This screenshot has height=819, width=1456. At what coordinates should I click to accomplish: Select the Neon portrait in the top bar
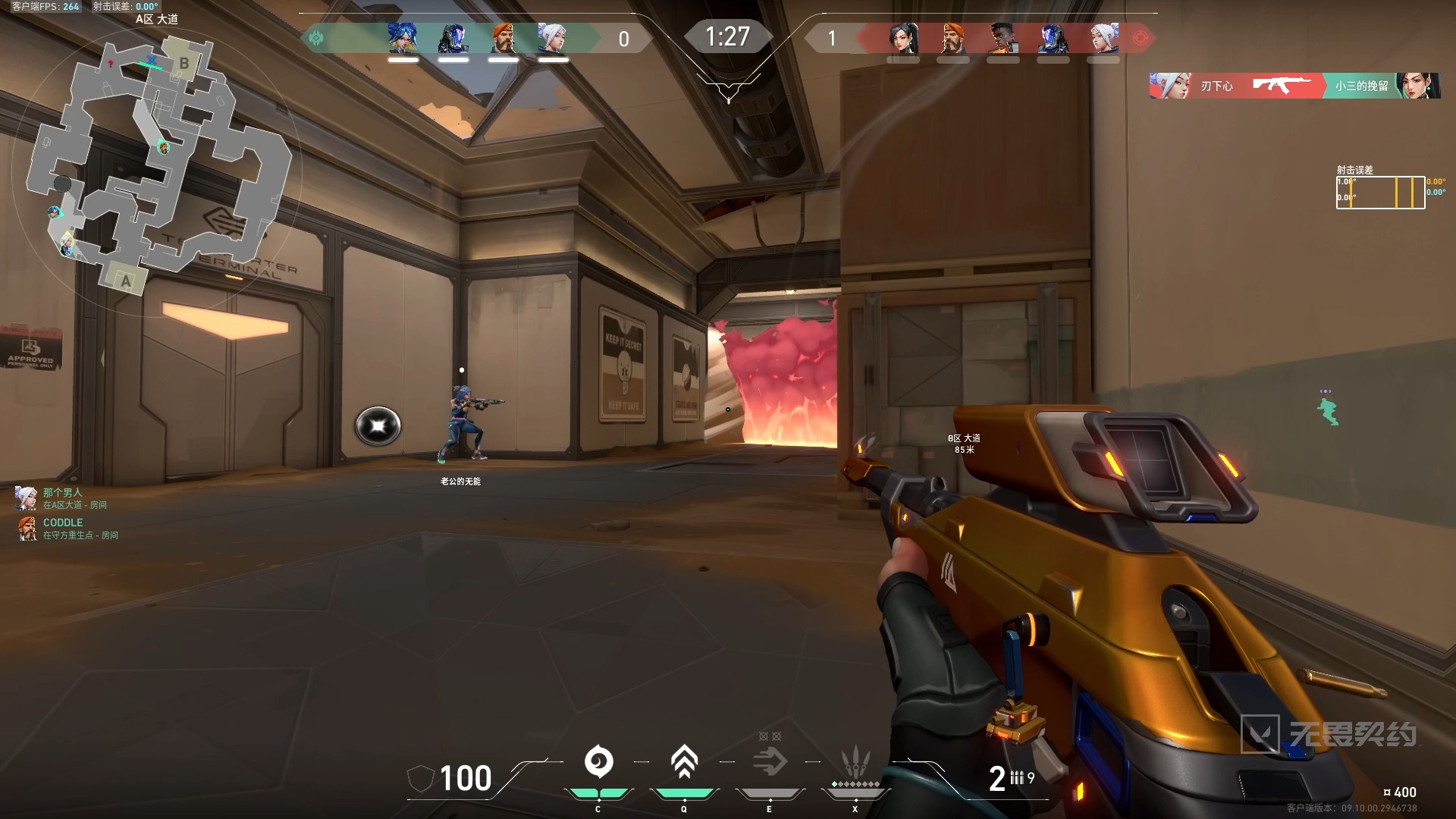pyautogui.click(x=403, y=38)
